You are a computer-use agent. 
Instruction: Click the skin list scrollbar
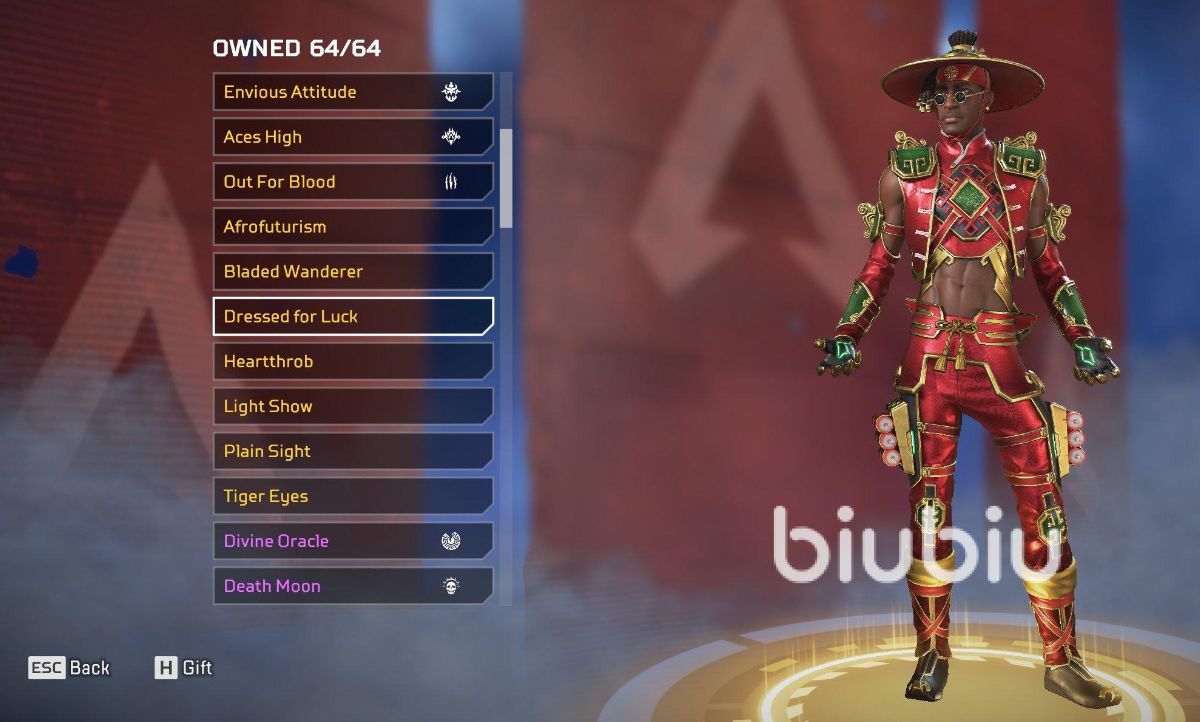tap(506, 177)
